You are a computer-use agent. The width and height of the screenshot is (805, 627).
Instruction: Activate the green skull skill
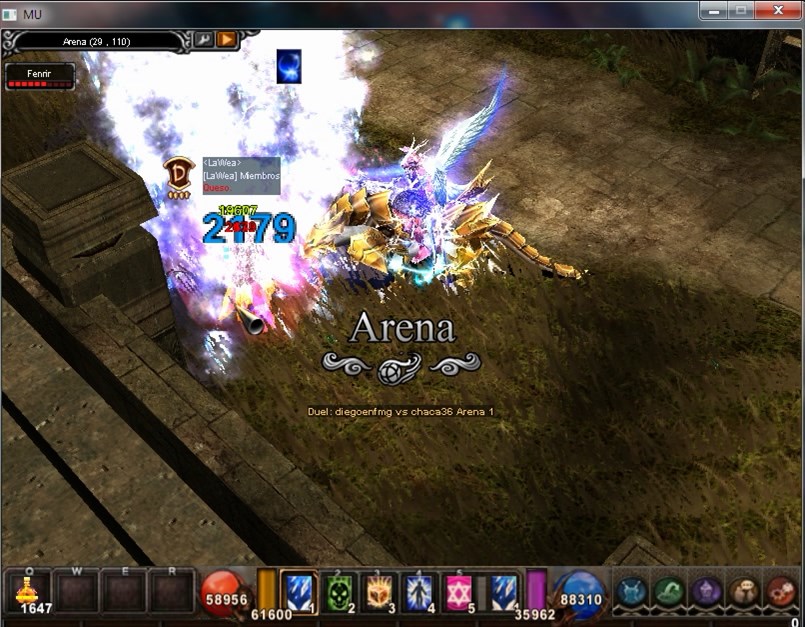coord(338,591)
